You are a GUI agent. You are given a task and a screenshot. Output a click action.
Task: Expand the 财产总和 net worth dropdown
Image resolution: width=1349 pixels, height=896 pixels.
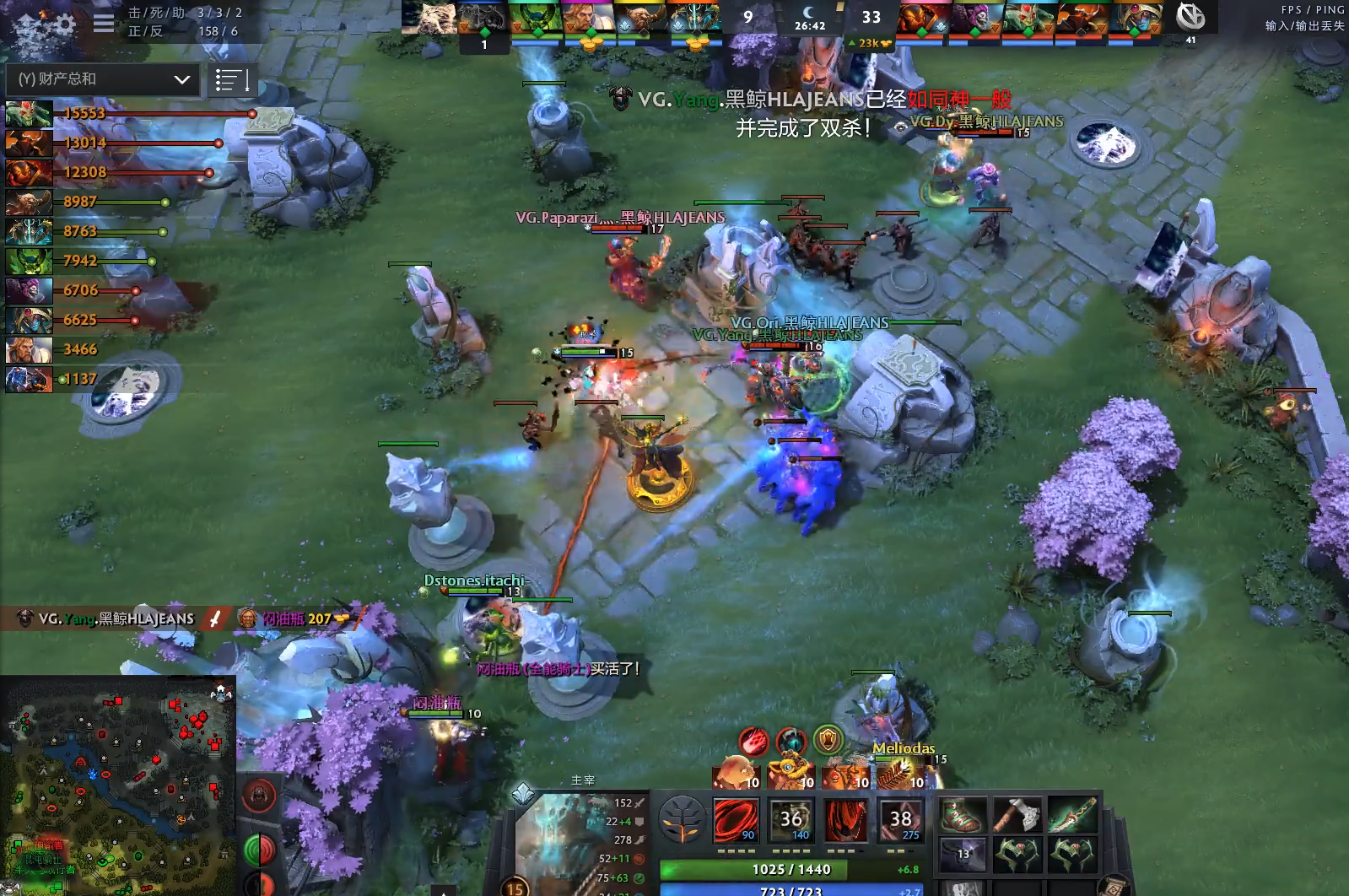(101, 79)
